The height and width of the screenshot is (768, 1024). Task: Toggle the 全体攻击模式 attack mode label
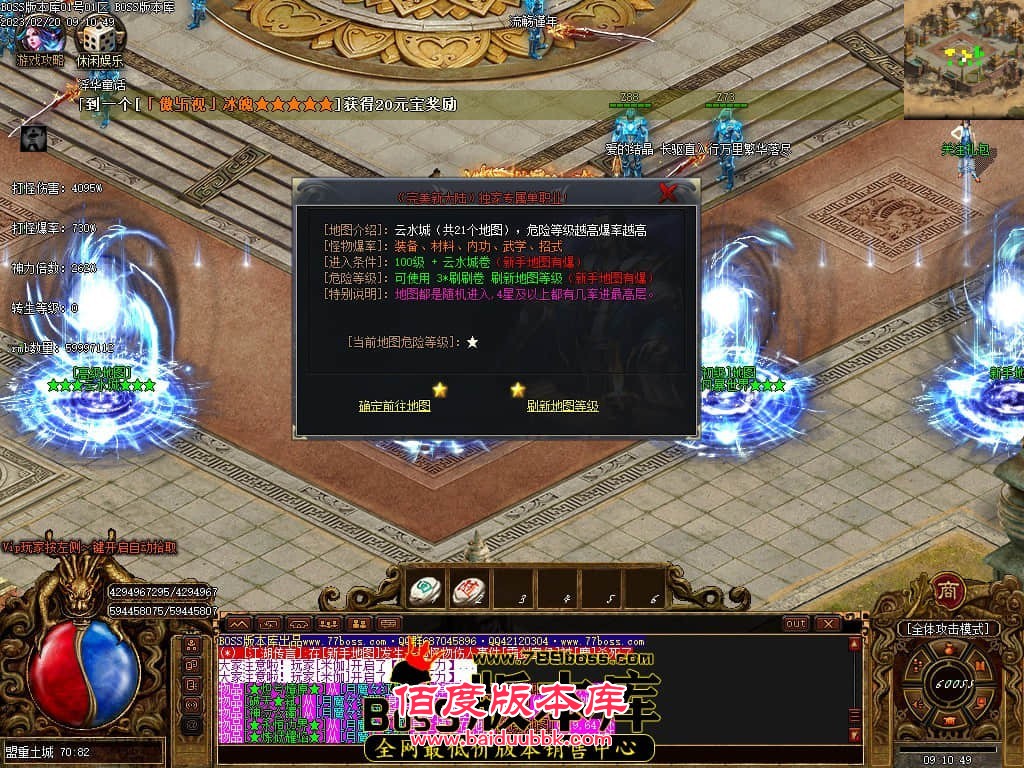pos(947,629)
